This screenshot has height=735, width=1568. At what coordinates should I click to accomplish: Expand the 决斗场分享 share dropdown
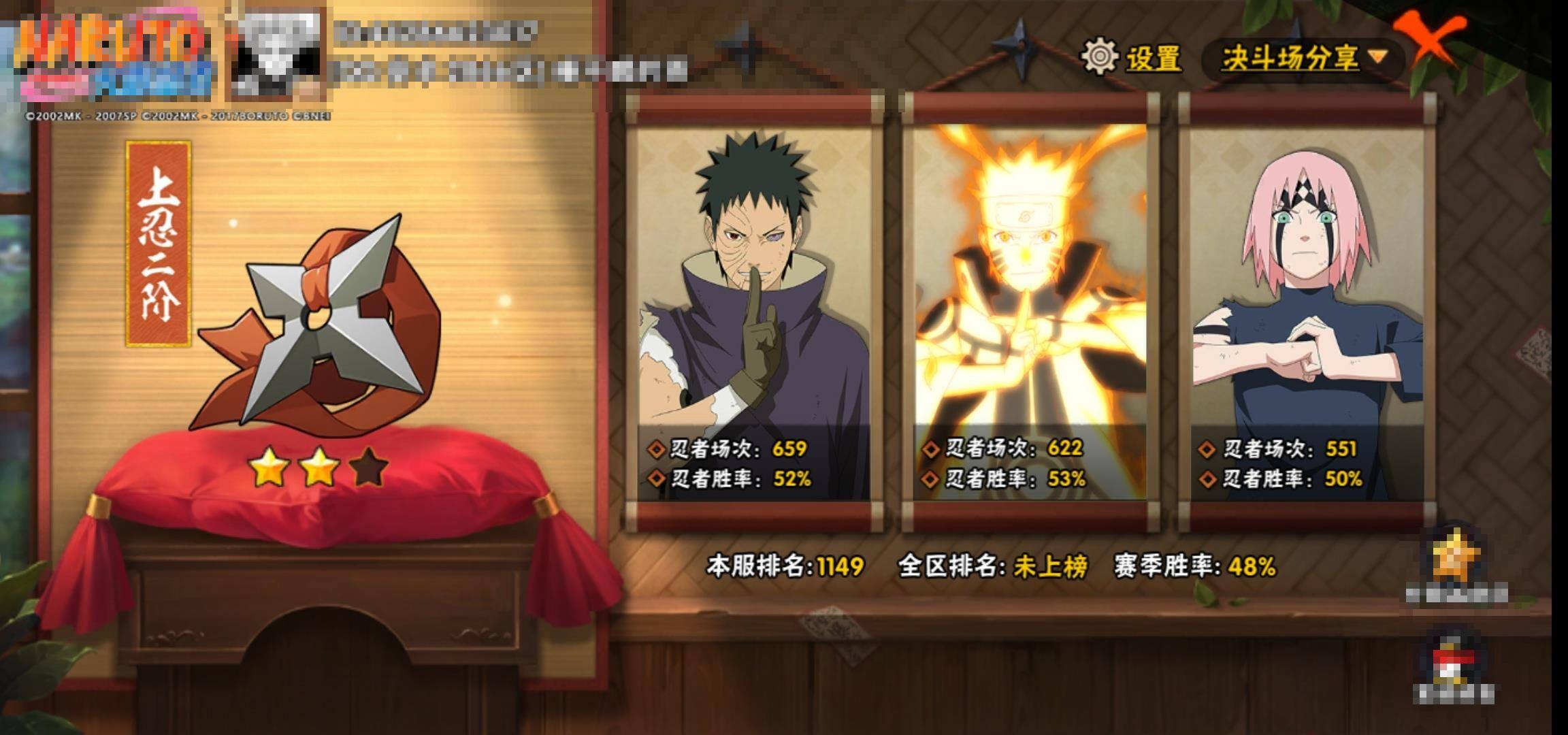pos(1303,59)
